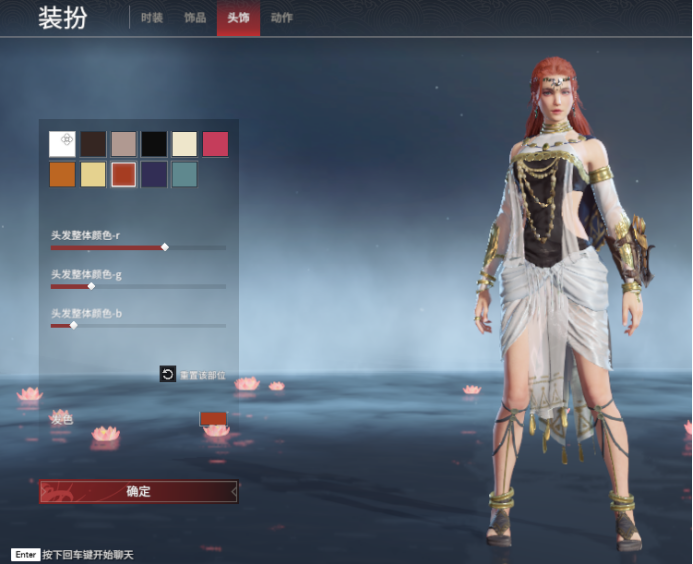Pick the cream hair color swatch
693x564 pixels.
tap(185, 144)
